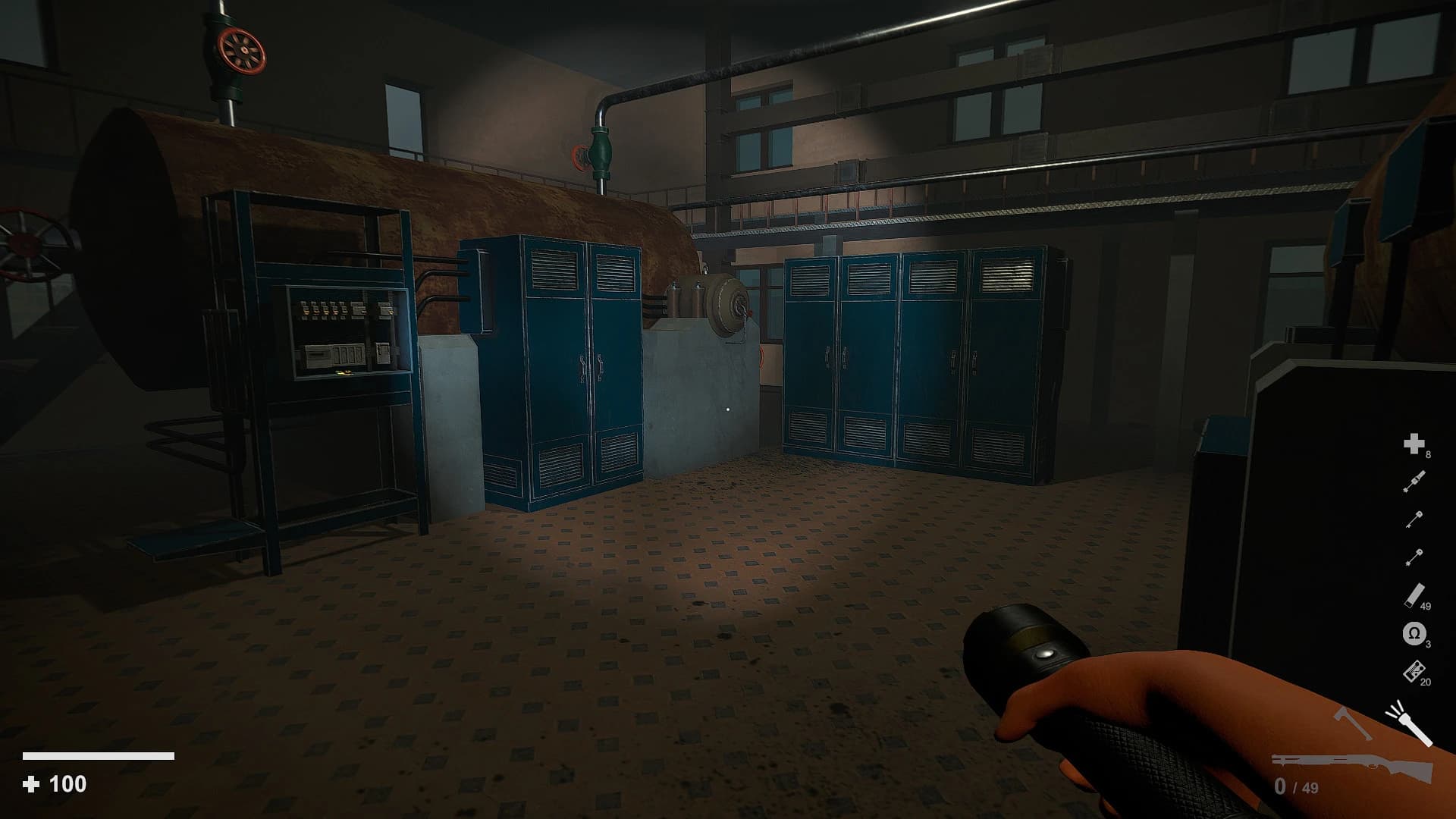The height and width of the screenshot is (819, 1456).
Task: Select the shotgun shell icon showing 49
Action: (x=1415, y=594)
